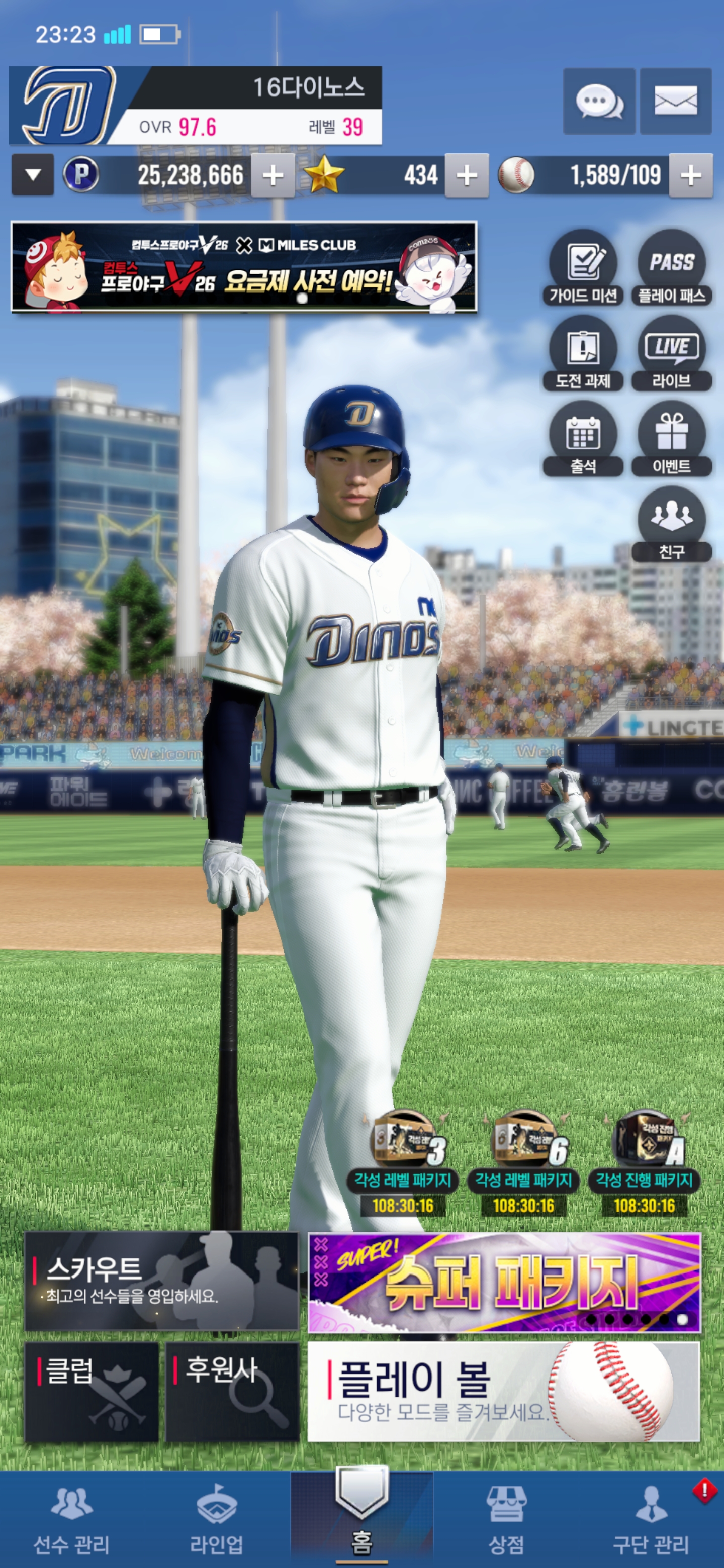
Task: Add more P points with plus button
Action: point(273,176)
